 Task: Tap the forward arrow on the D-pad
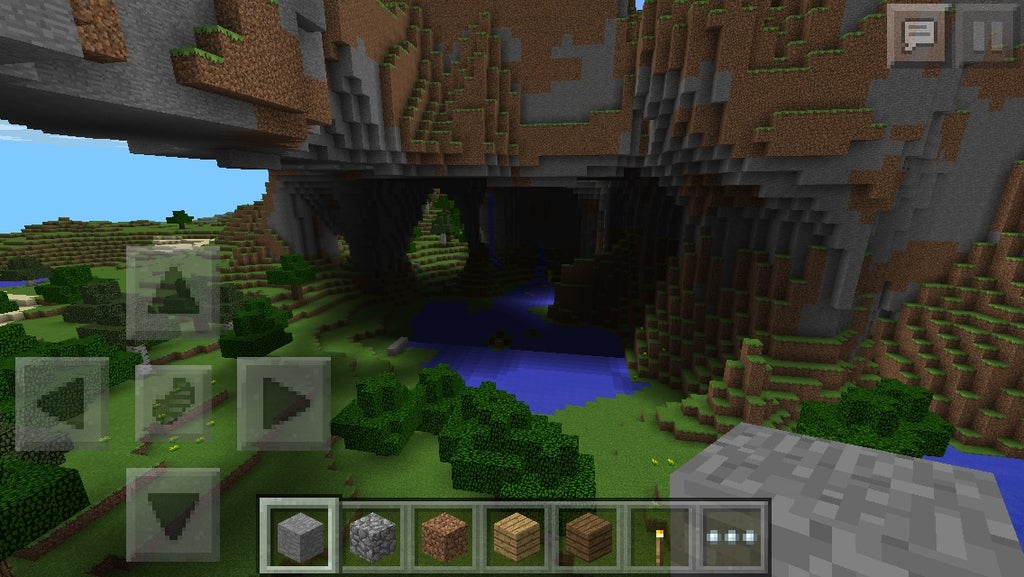(173, 292)
